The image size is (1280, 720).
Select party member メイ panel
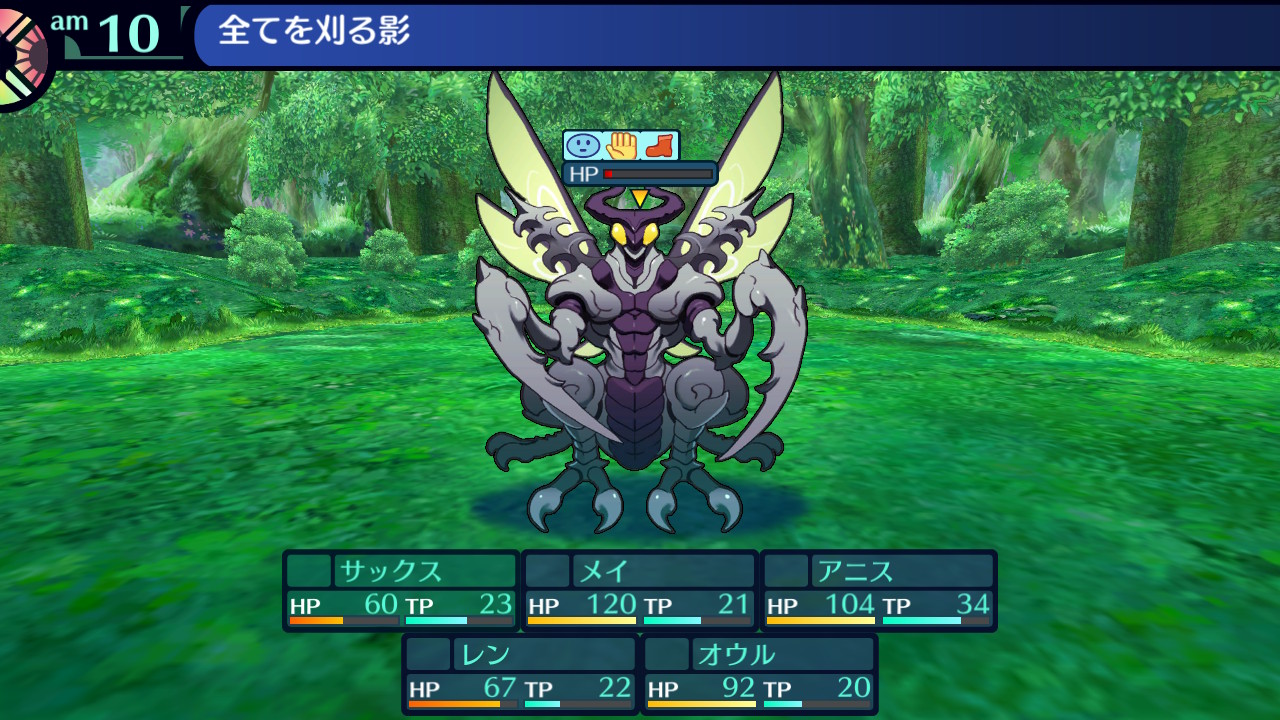(x=640, y=590)
